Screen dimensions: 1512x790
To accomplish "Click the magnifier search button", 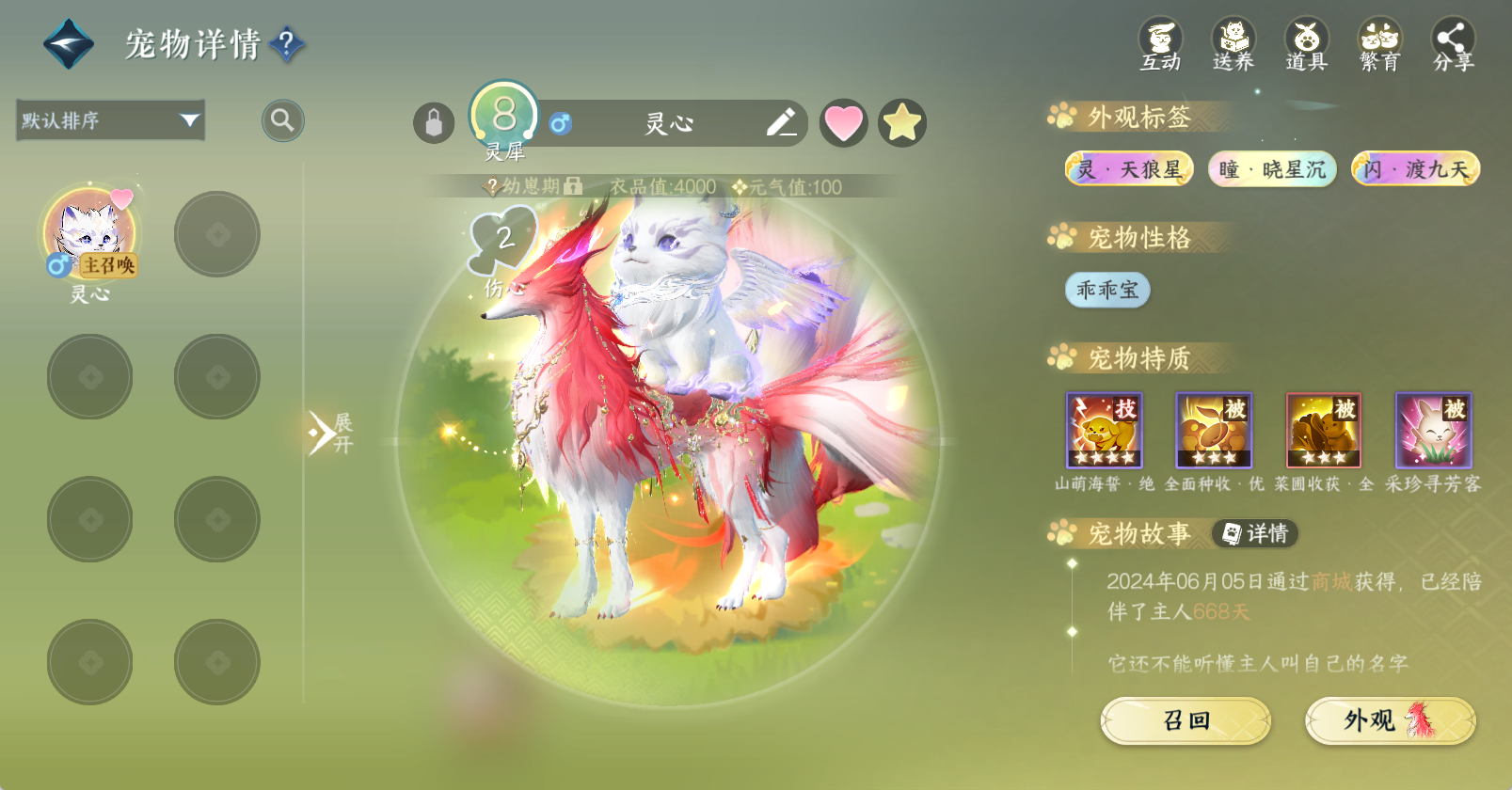I will pos(282,120).
